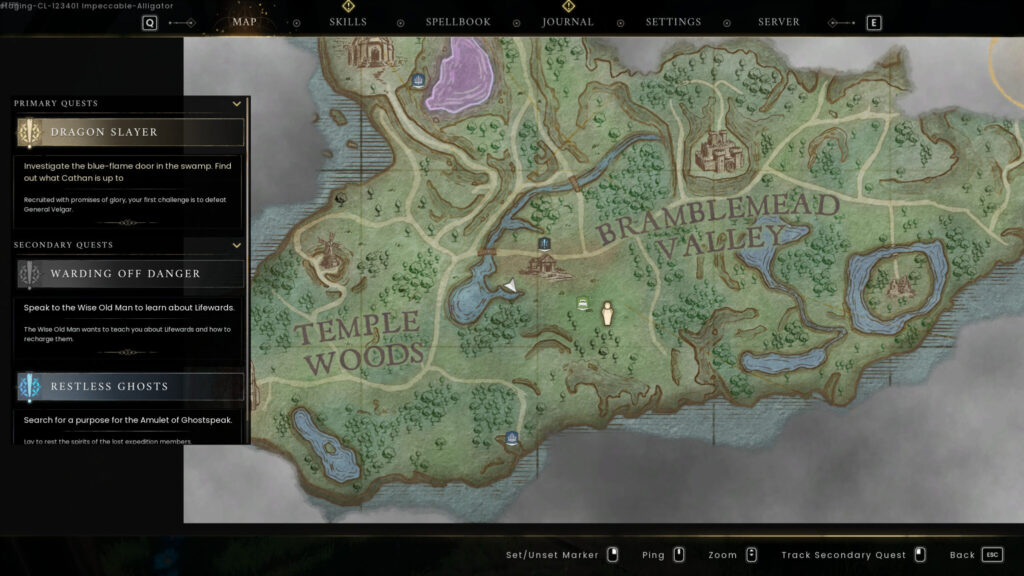Click the blue marker on the southern coast
This screenshot has height=576, width=1024.
pyautogui.click(x=512, y=438)
